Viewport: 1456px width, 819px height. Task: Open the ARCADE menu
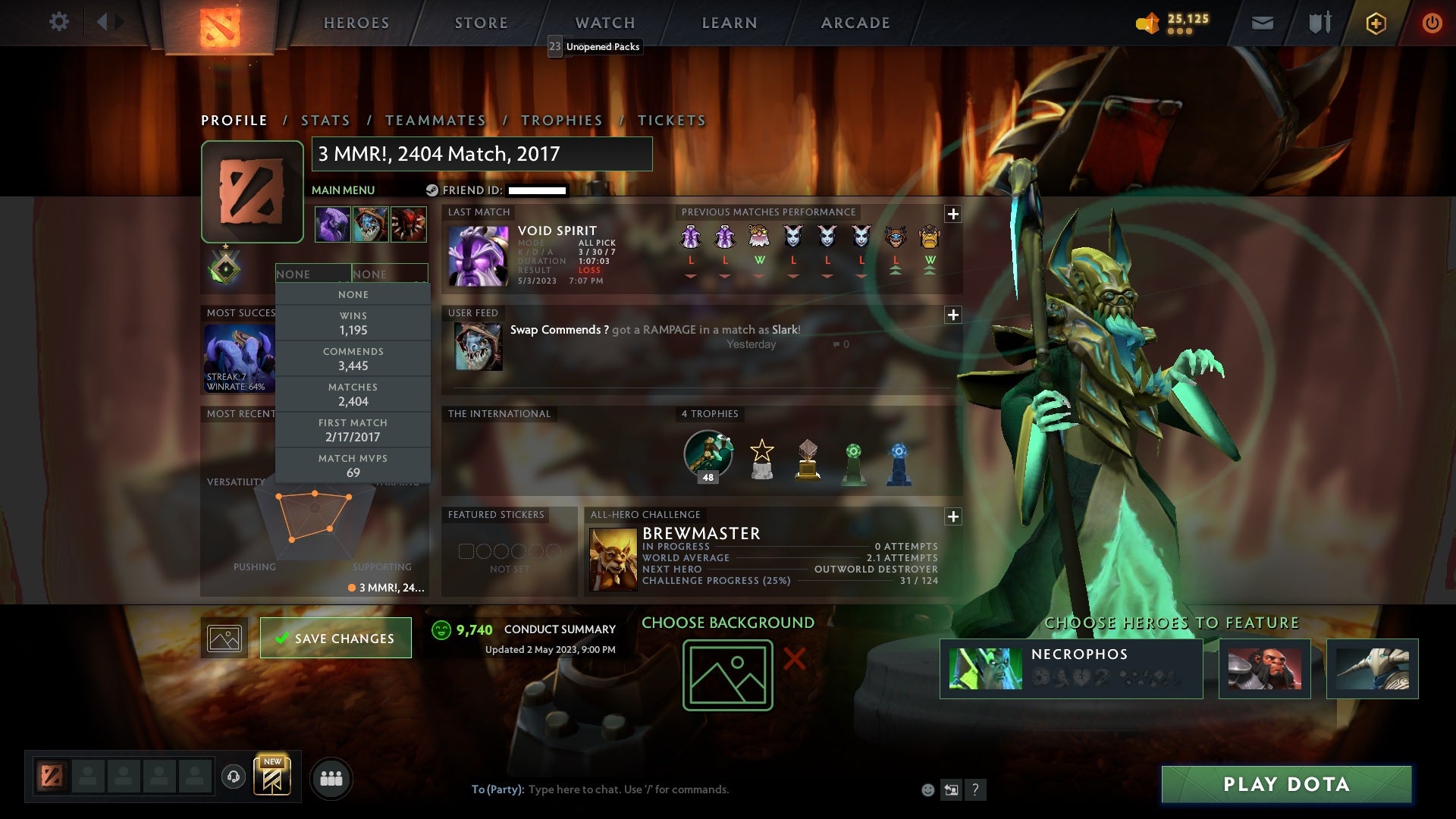[x=855, y=23]
